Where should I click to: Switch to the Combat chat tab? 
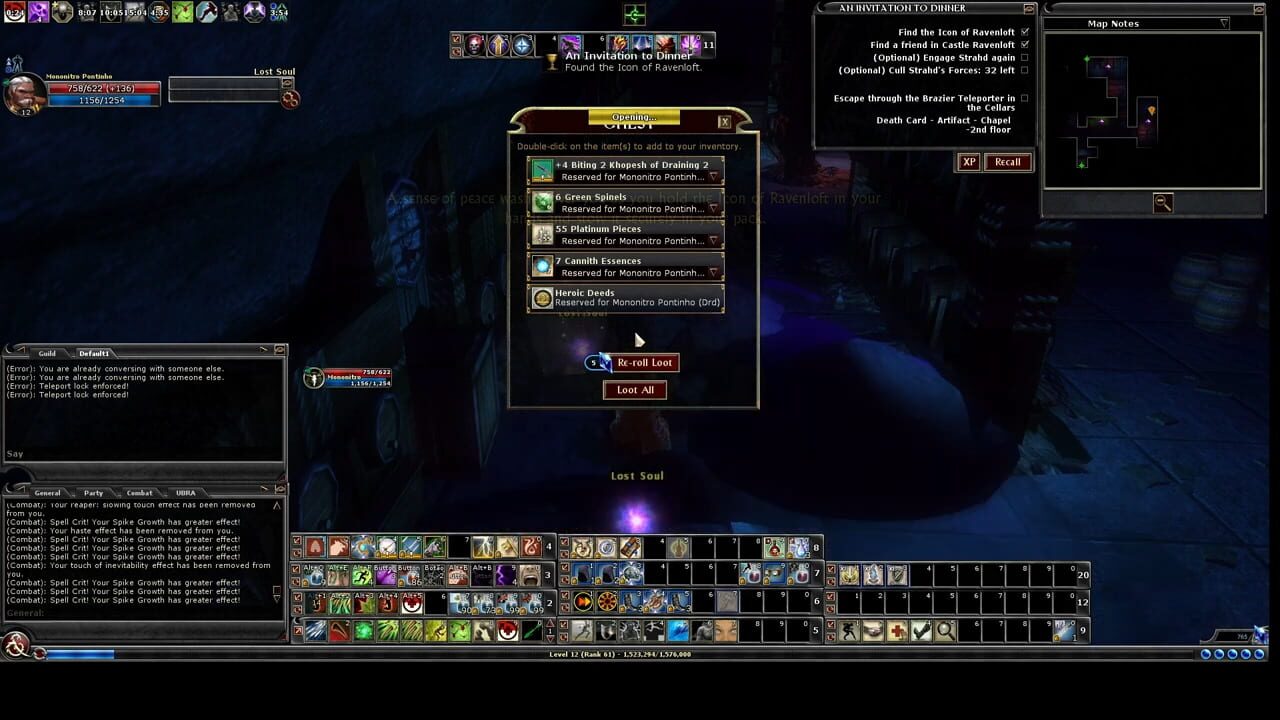[x=139, y=492]
